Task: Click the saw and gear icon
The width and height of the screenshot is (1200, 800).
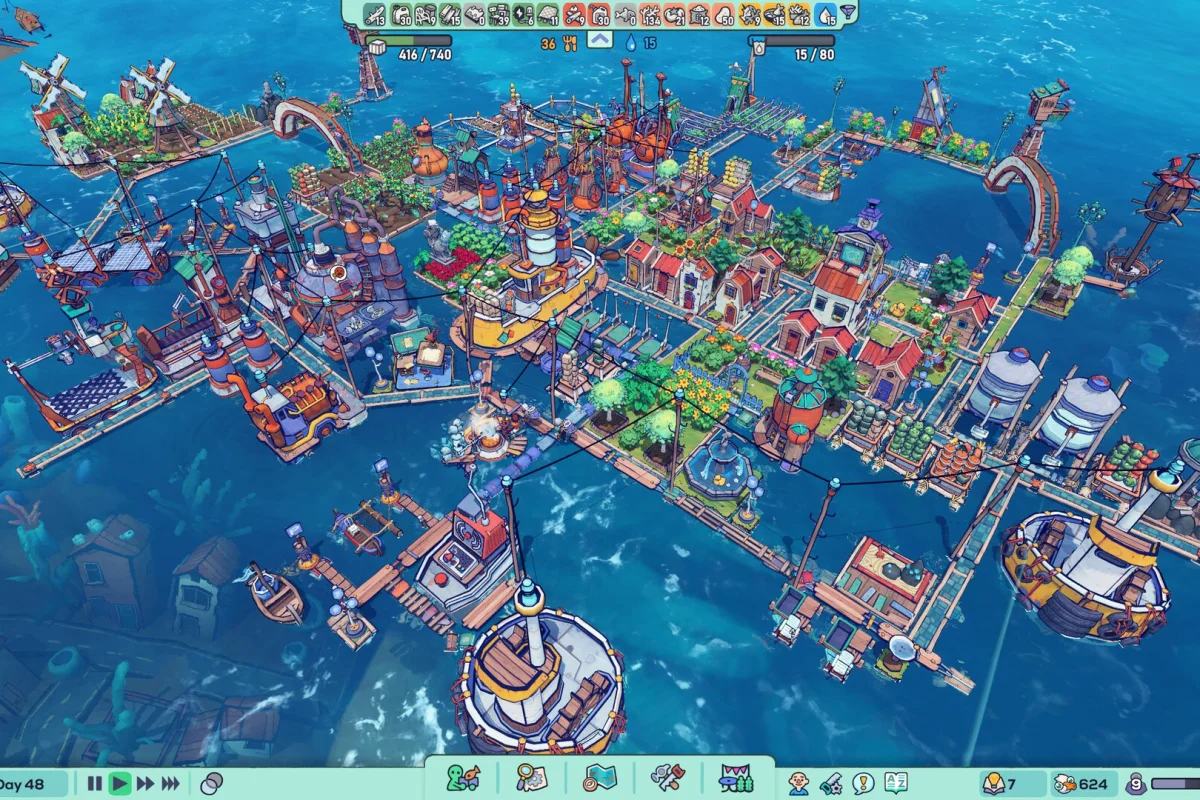Action: coord(831,783)
